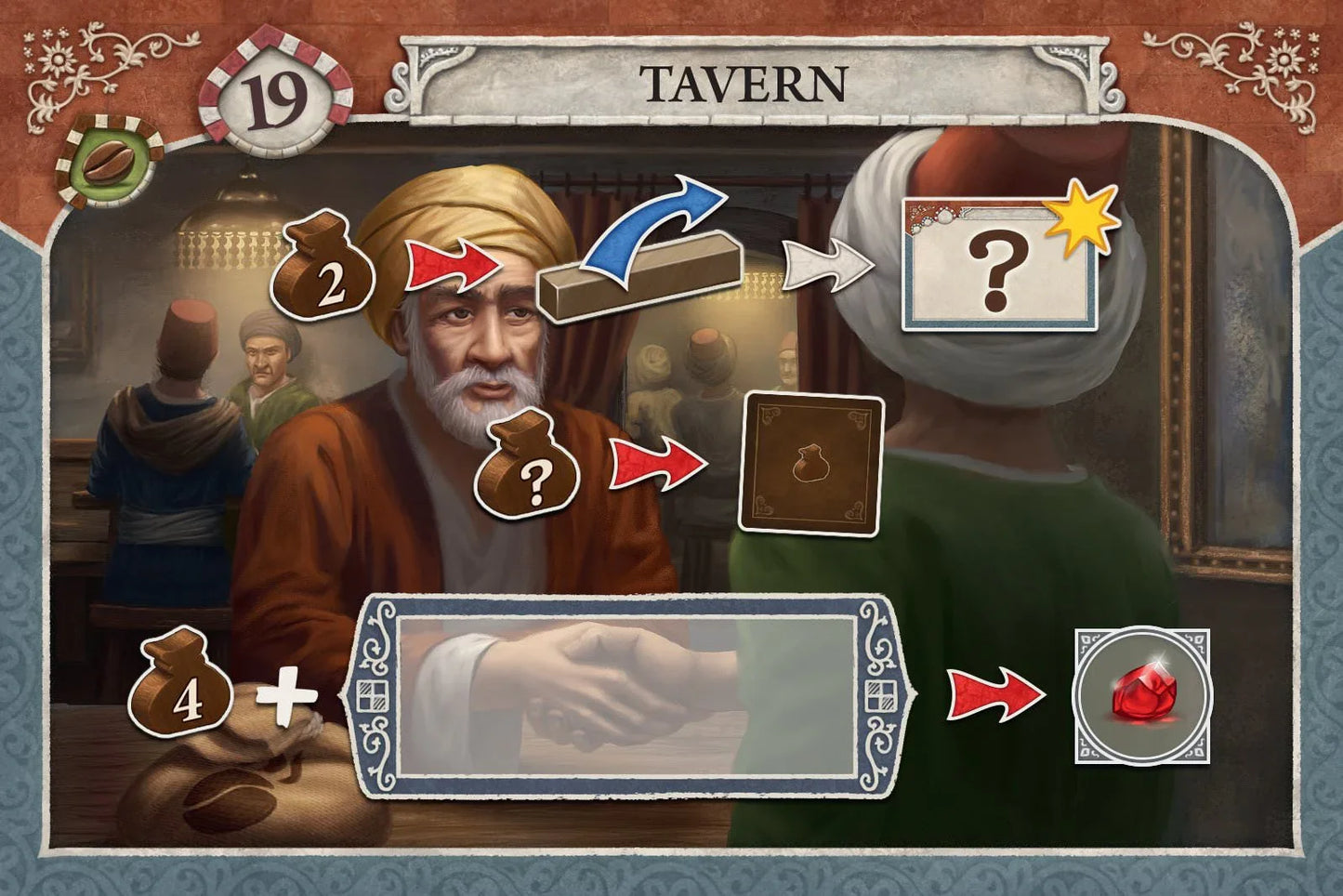Select the 4 coffee bag cost
The height and width of the screenshot is (896, 1343).
click(x=180, y=686)
